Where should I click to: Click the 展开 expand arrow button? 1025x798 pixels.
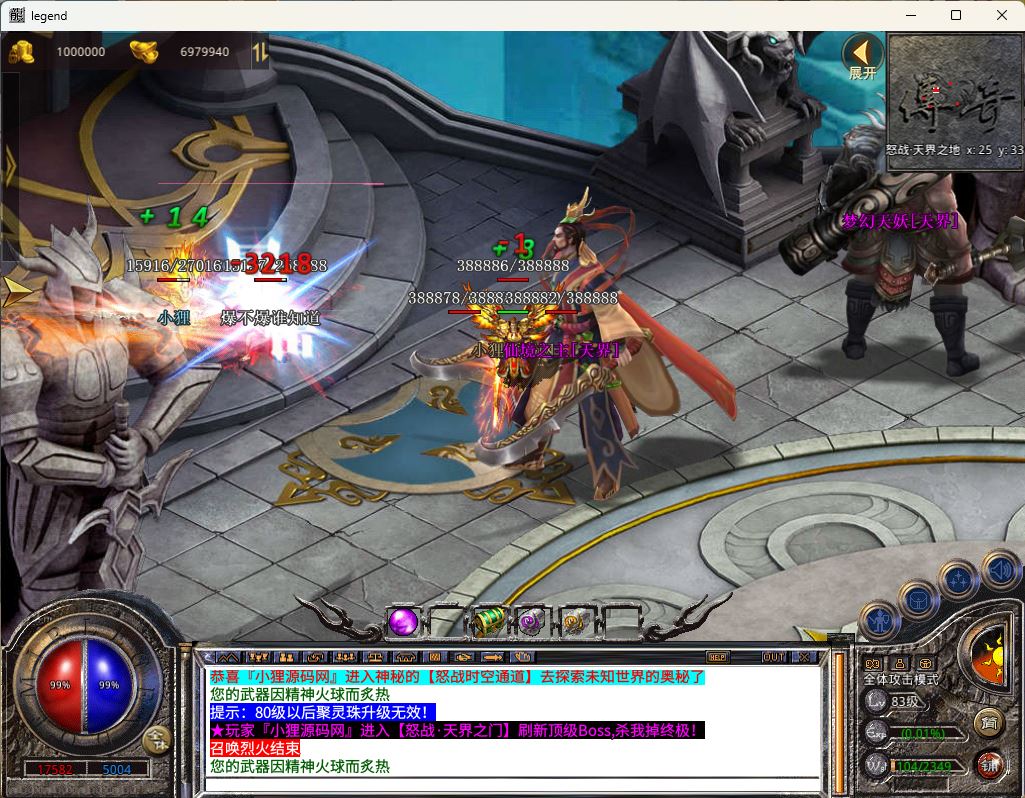click(x=861, y=57)
